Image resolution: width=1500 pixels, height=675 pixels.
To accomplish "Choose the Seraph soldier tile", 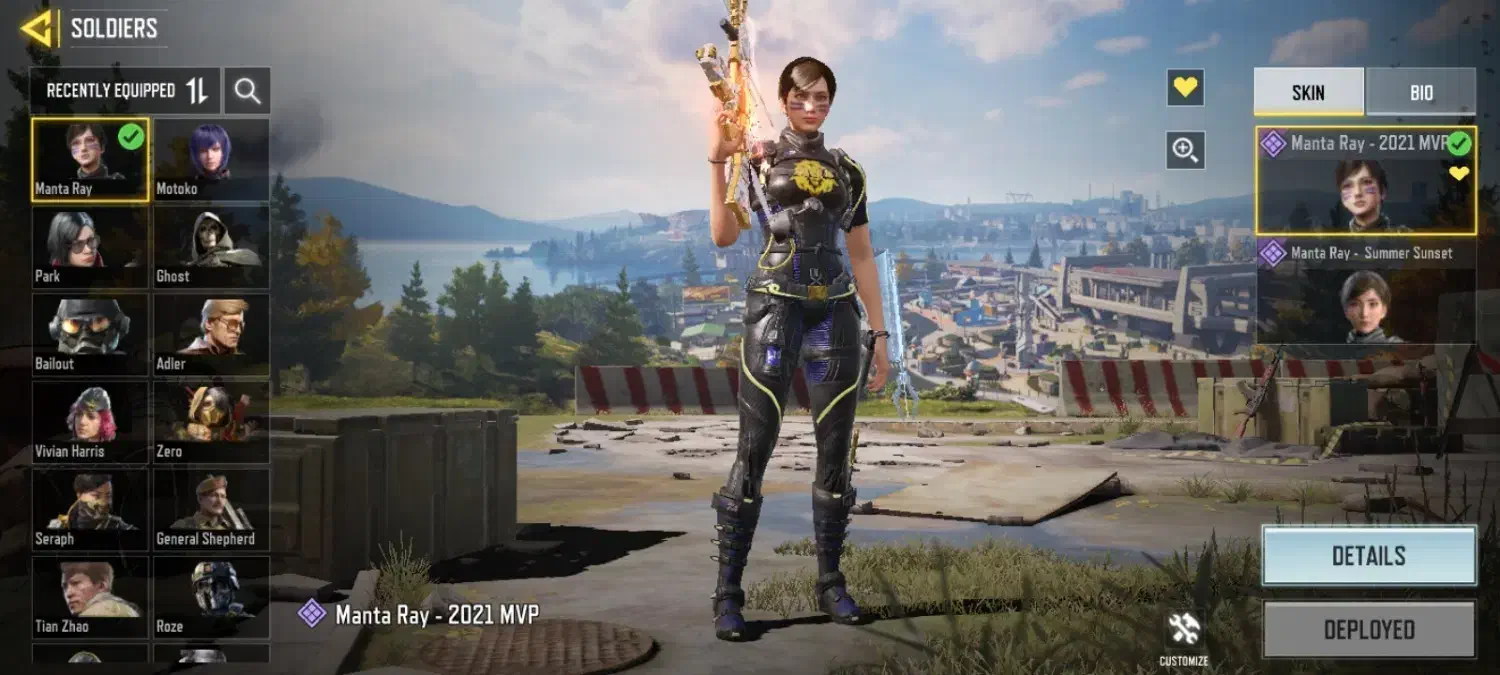I will [x=90, y=510].
